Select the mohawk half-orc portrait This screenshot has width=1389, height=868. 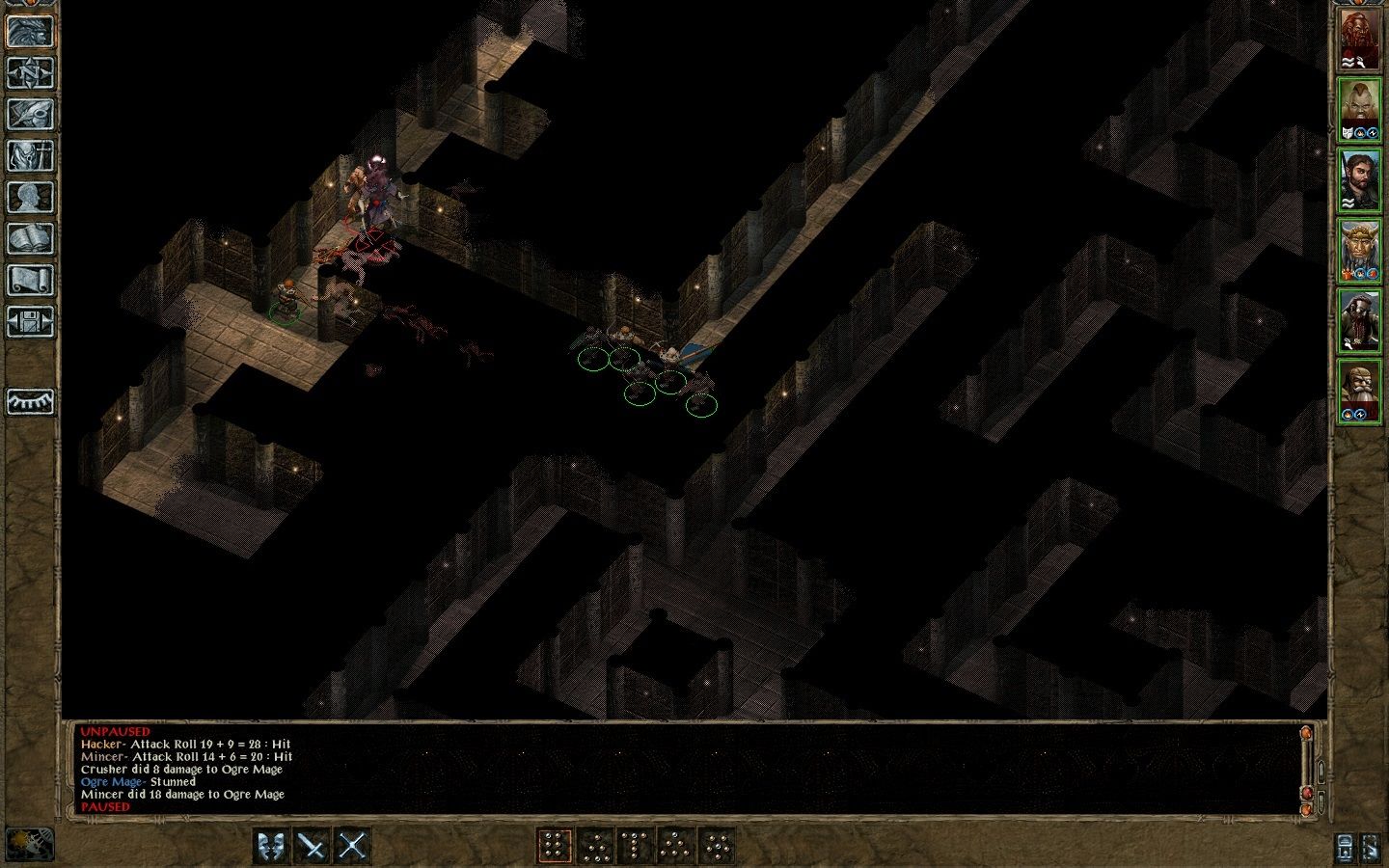pos(1360,109)
